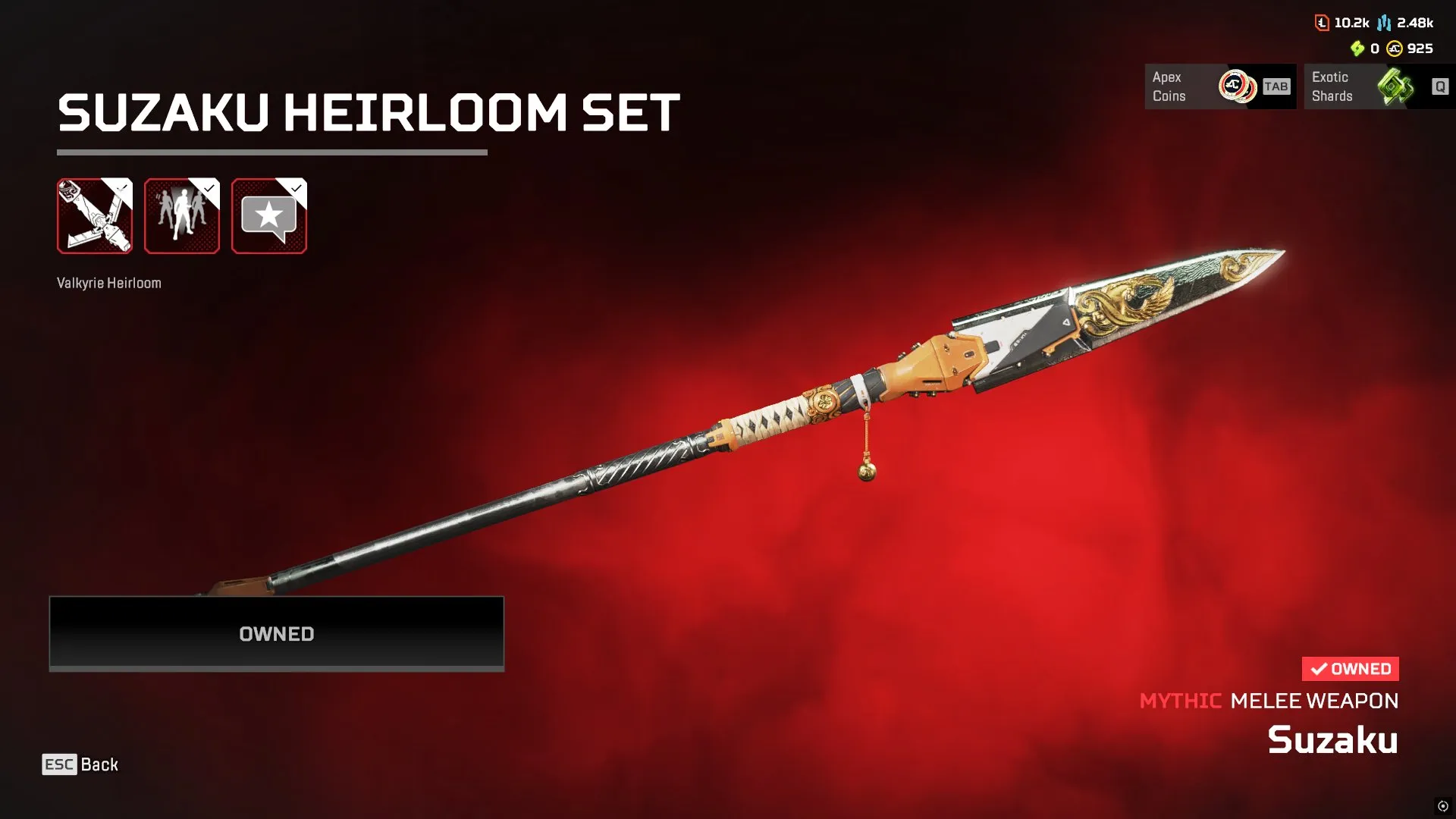Select the Valkyrie Heirloom weapon icon
The width and height of the screenshot is (1456, 819).
tap(94, 217)
